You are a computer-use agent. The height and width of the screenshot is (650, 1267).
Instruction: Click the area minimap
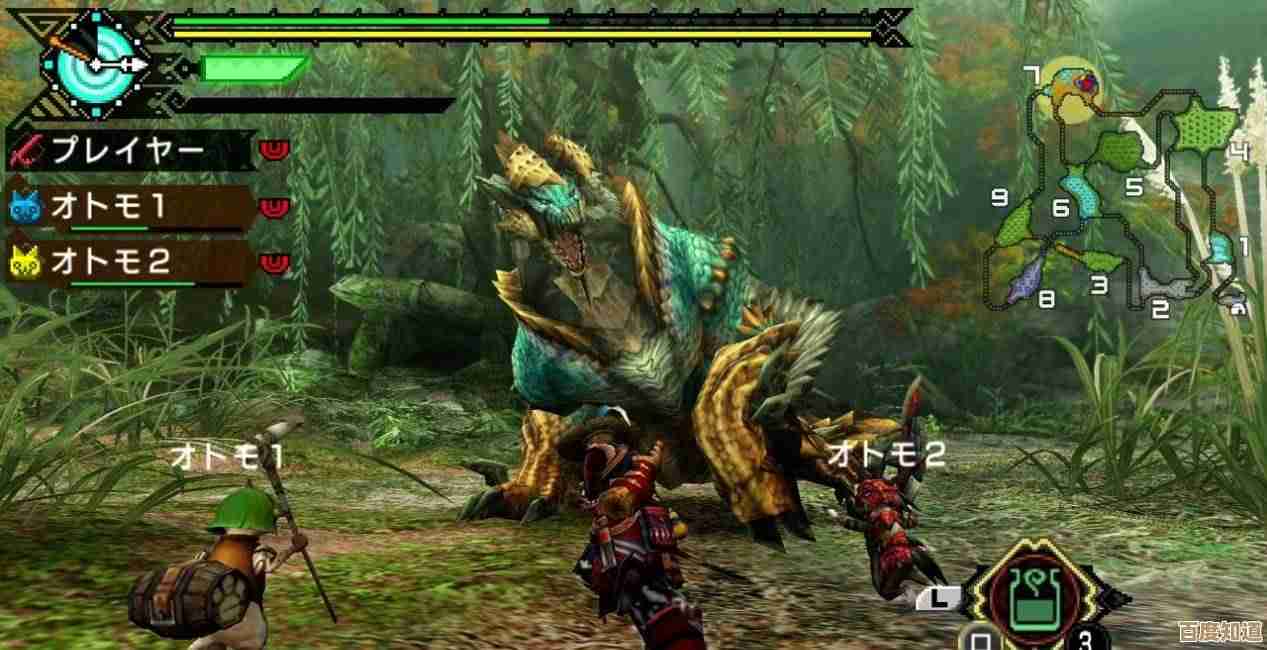pyautogui.click(x=1118, y=188)
